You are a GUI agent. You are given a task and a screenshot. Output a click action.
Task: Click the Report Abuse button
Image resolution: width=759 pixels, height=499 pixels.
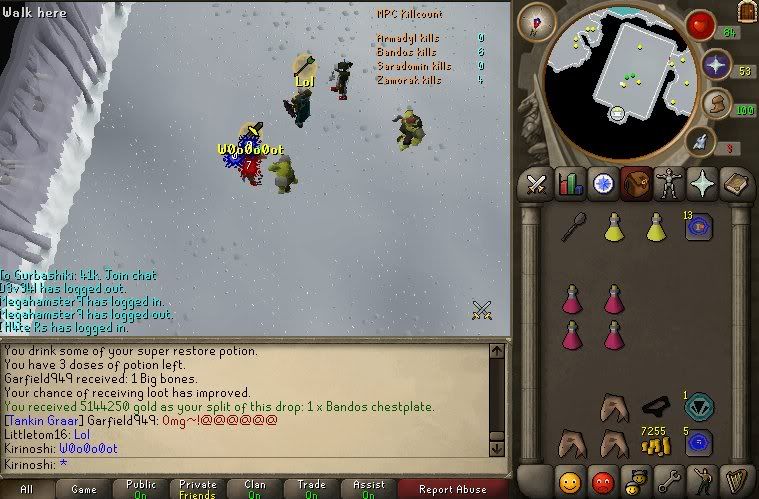pyautogui.click(x=452, y=489)
